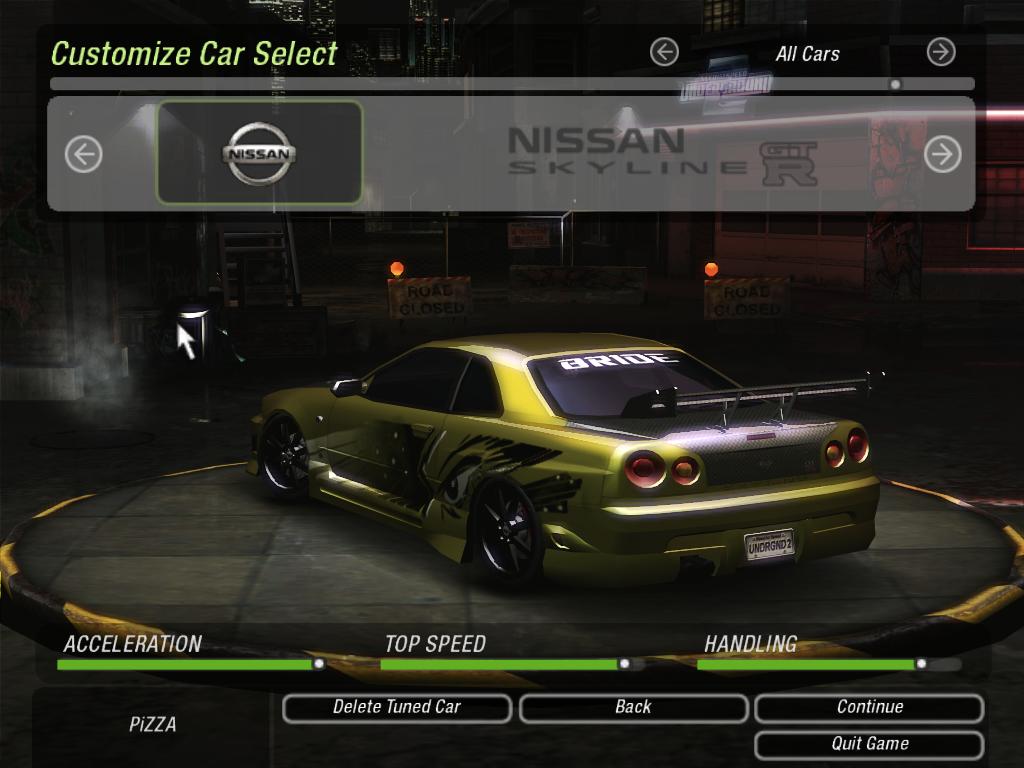Click Continue to confirm car
1024x768 pixels.
click(869, 708)
